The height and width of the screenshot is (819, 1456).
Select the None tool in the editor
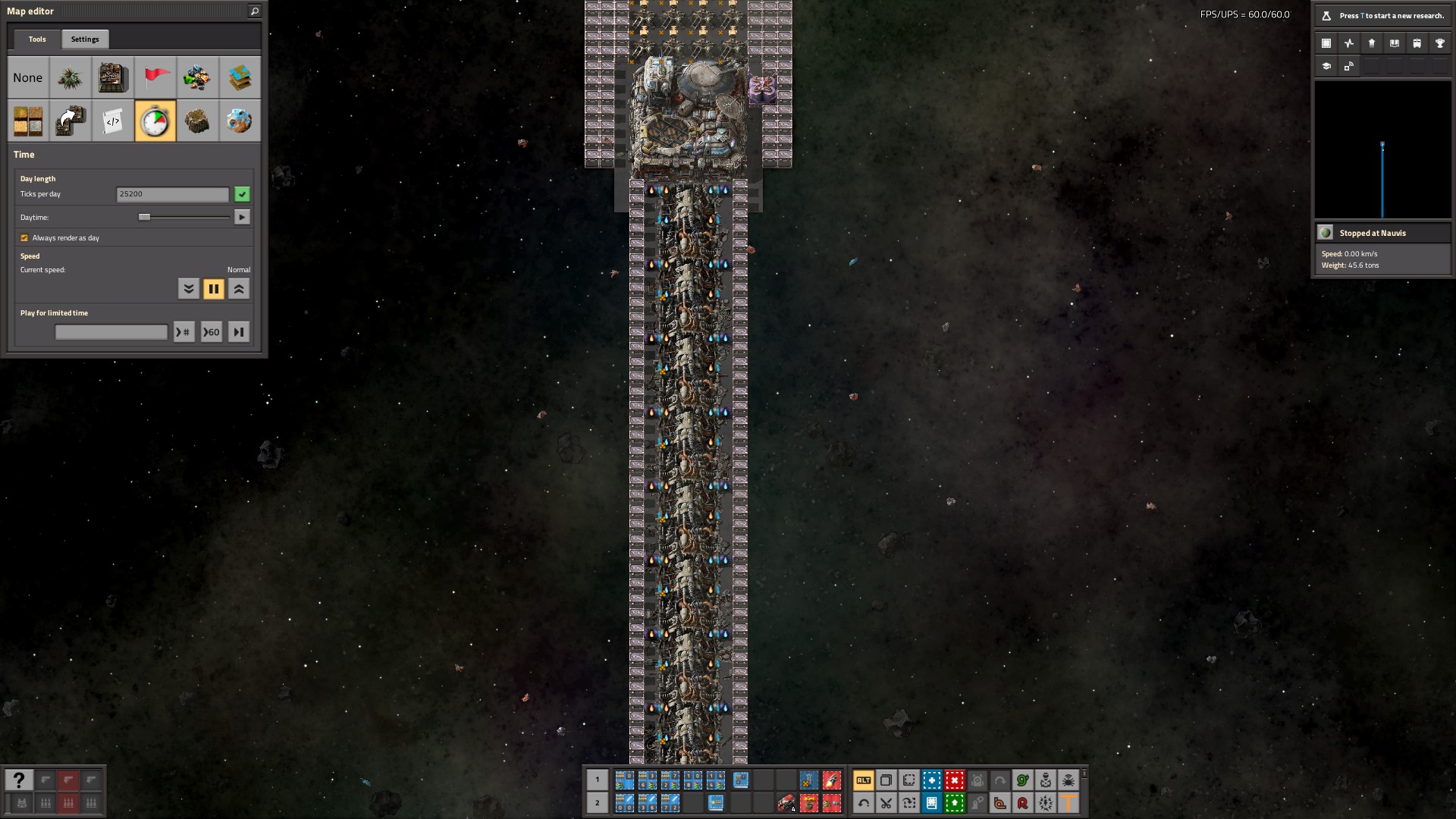pos(28,78)
